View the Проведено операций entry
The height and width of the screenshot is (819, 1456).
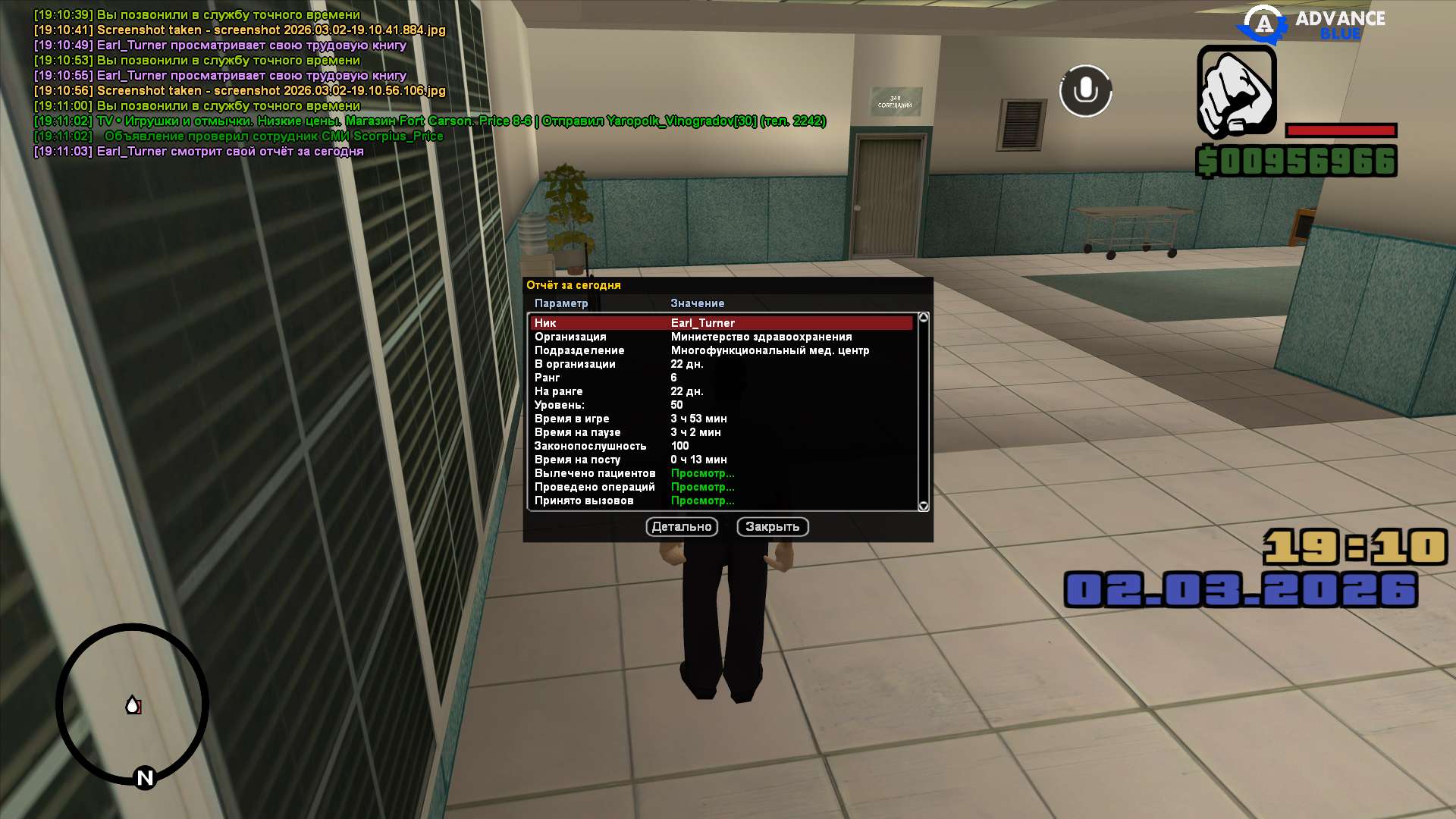[x=702, y=487]
